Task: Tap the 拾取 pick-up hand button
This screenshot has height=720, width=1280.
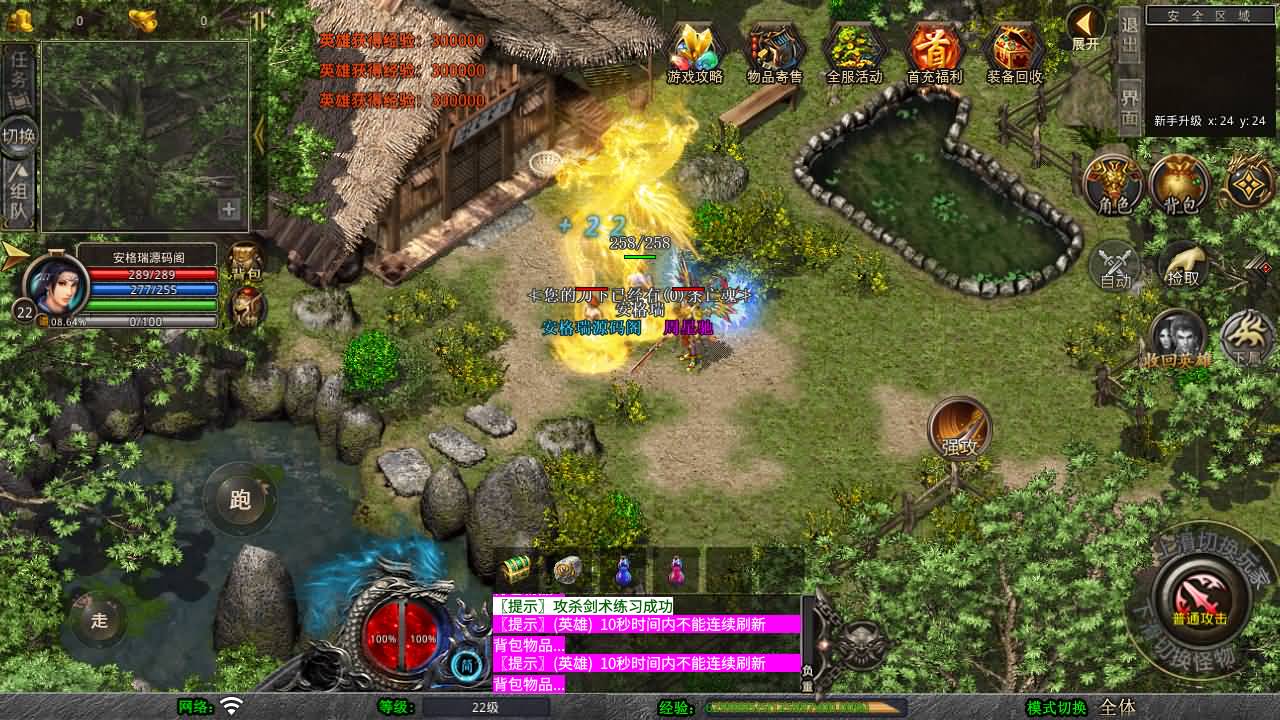Action: tap(1182, 265)
